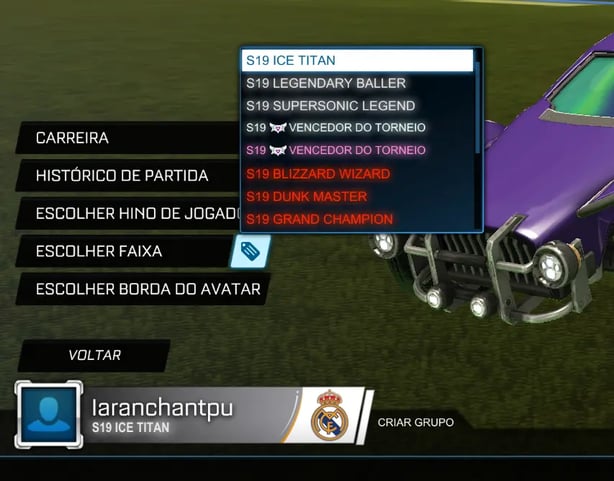This screenshot has height=481, width=614.
Task: Click the Criar Grupo button
Action: [x=415, y=422]
